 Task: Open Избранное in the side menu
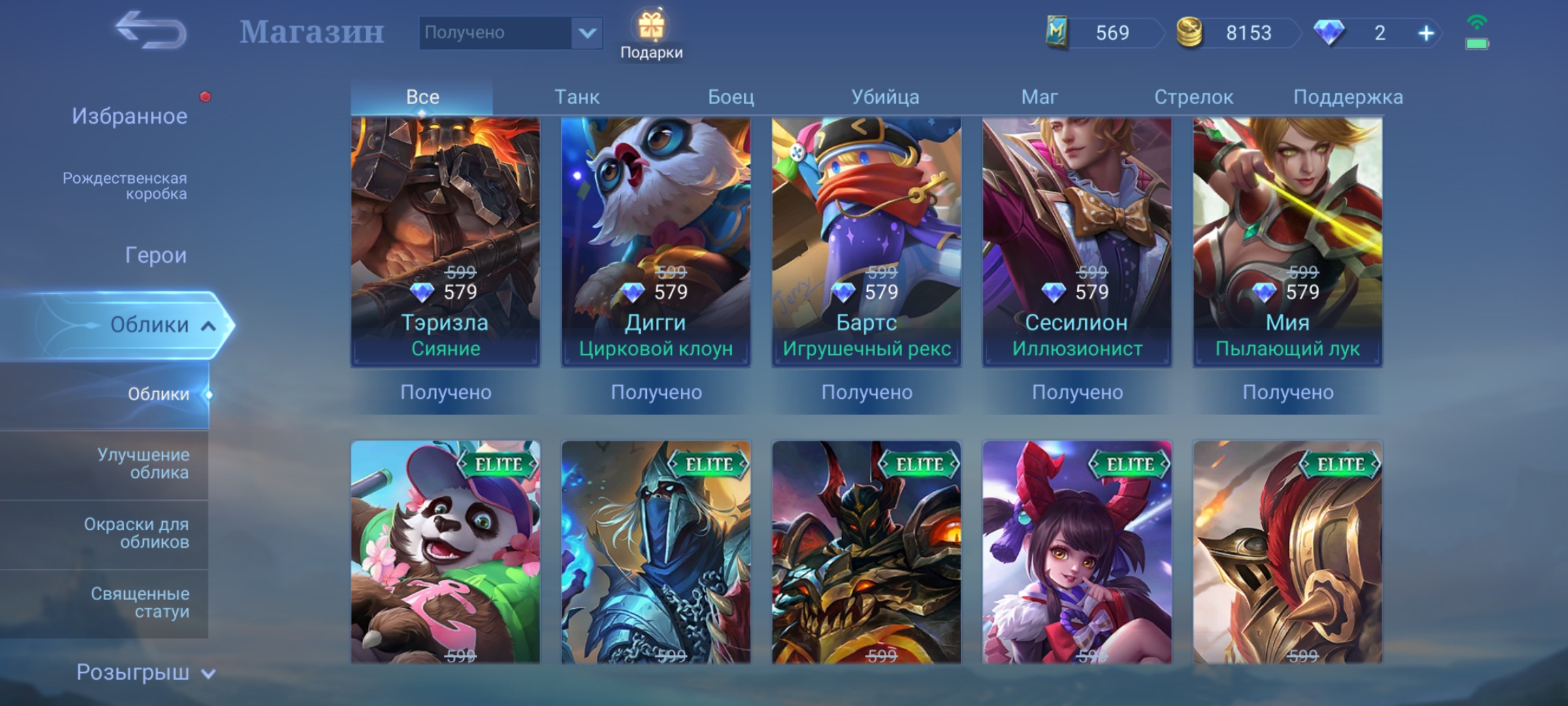click(x=129, y=116)
